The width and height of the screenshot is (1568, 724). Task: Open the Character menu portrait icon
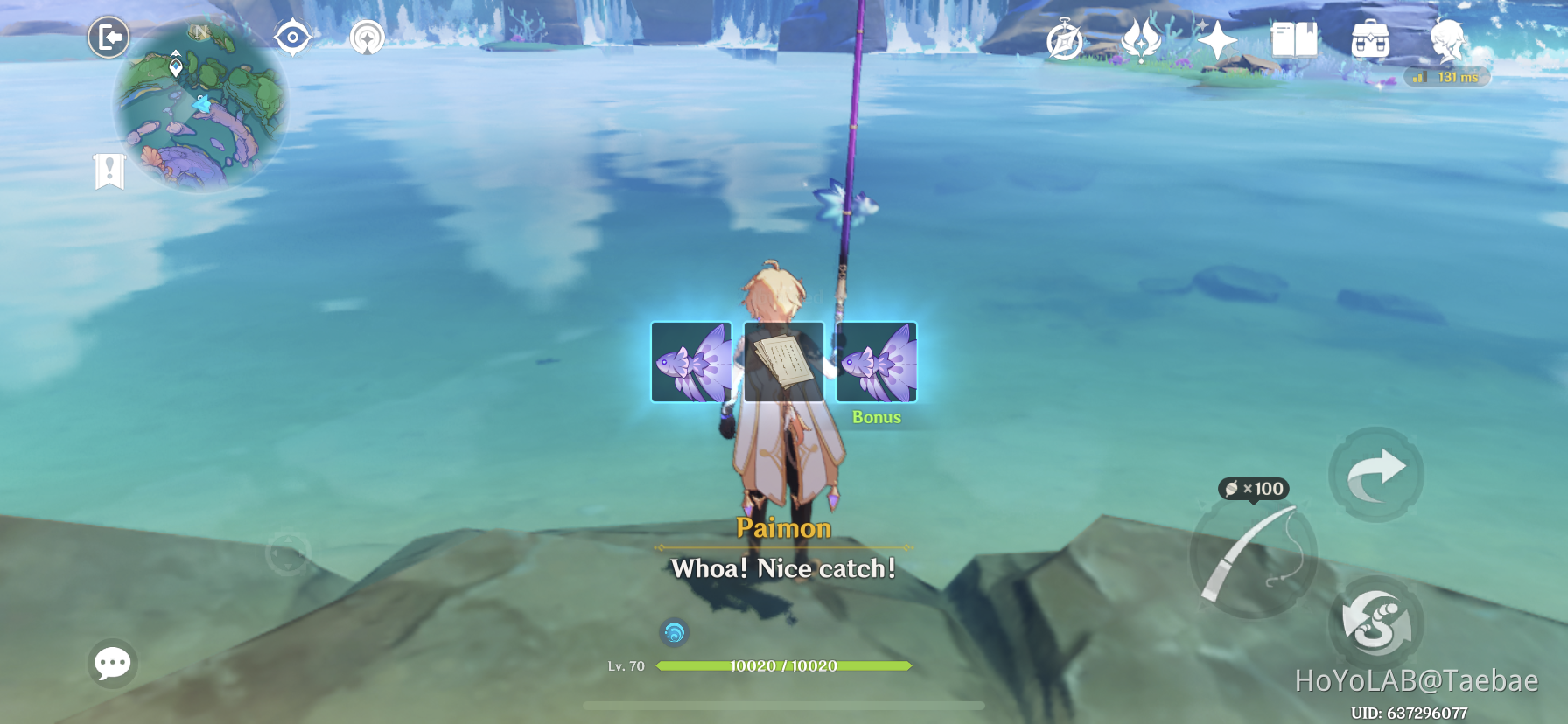tap(1445, 38)
